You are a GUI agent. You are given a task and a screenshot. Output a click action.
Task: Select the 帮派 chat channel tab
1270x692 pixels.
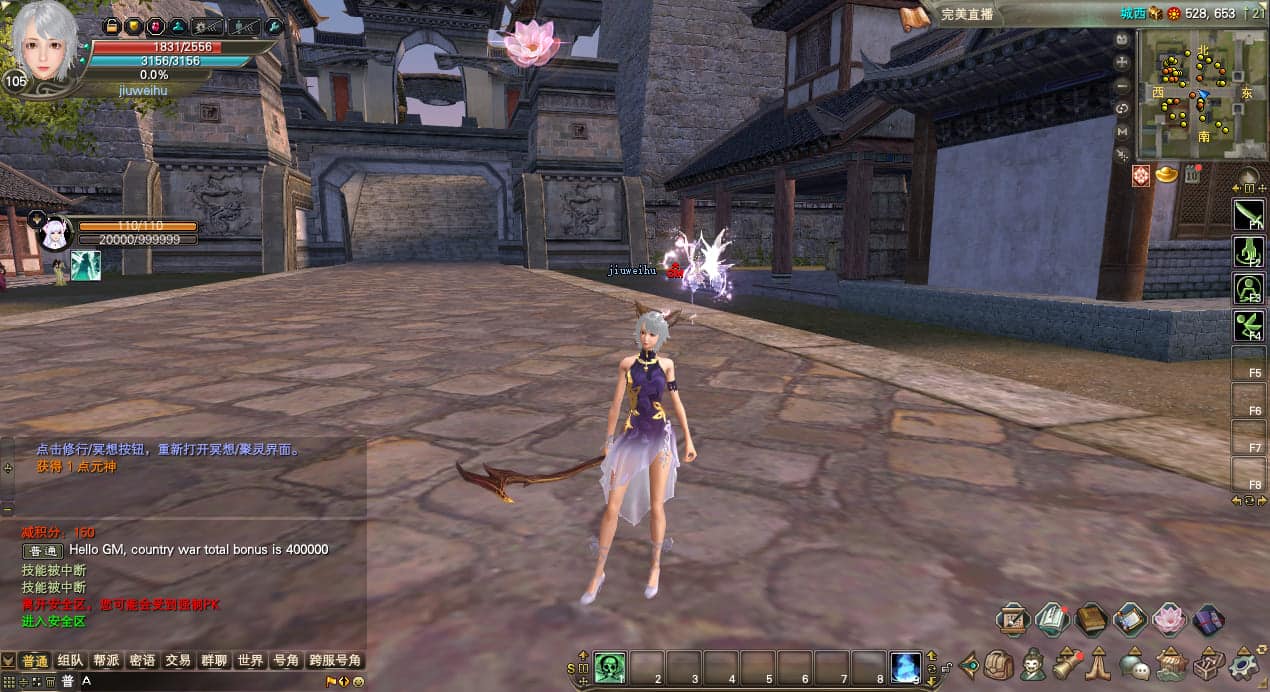106,661
